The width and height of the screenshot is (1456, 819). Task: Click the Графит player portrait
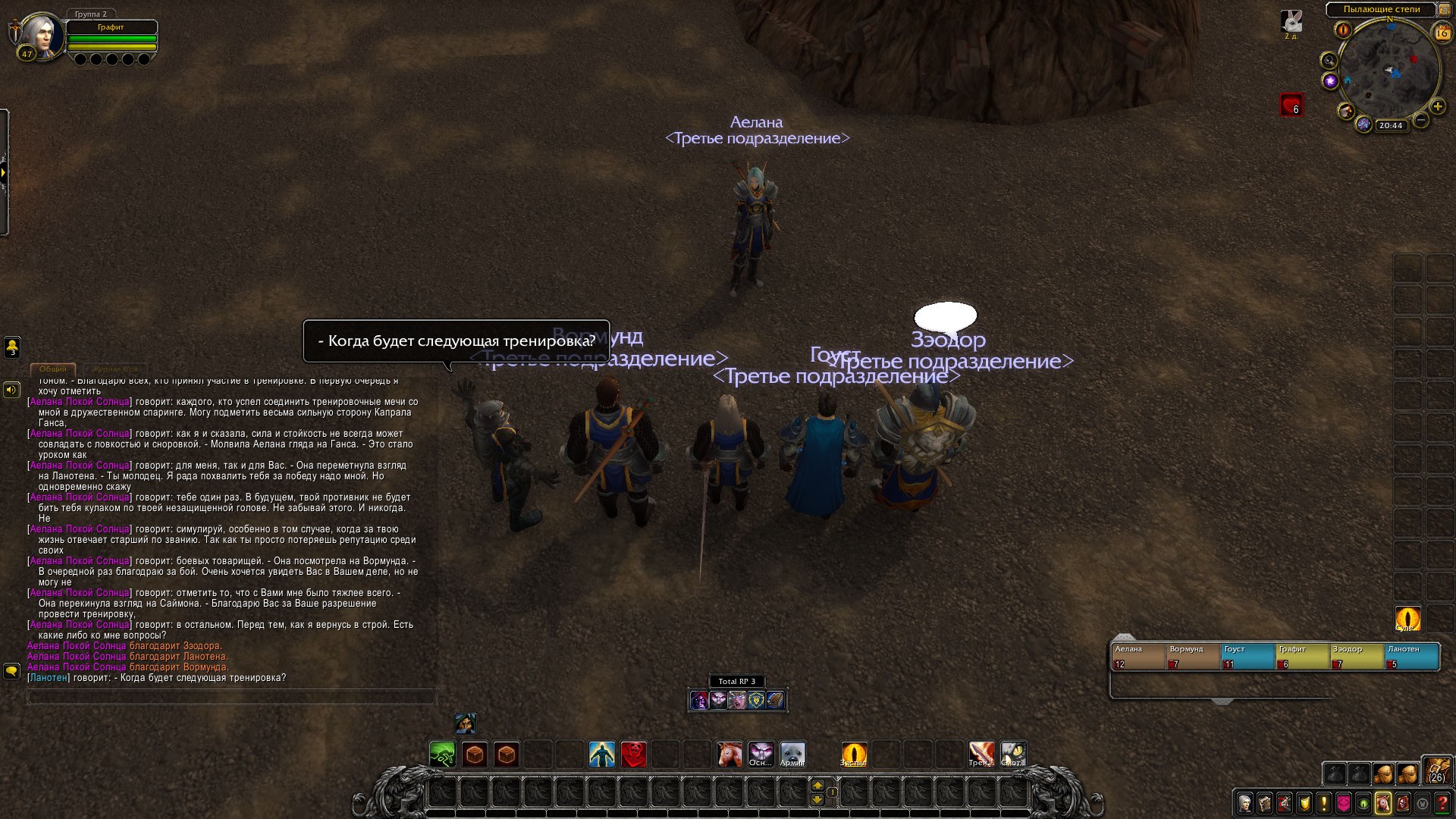42,35
